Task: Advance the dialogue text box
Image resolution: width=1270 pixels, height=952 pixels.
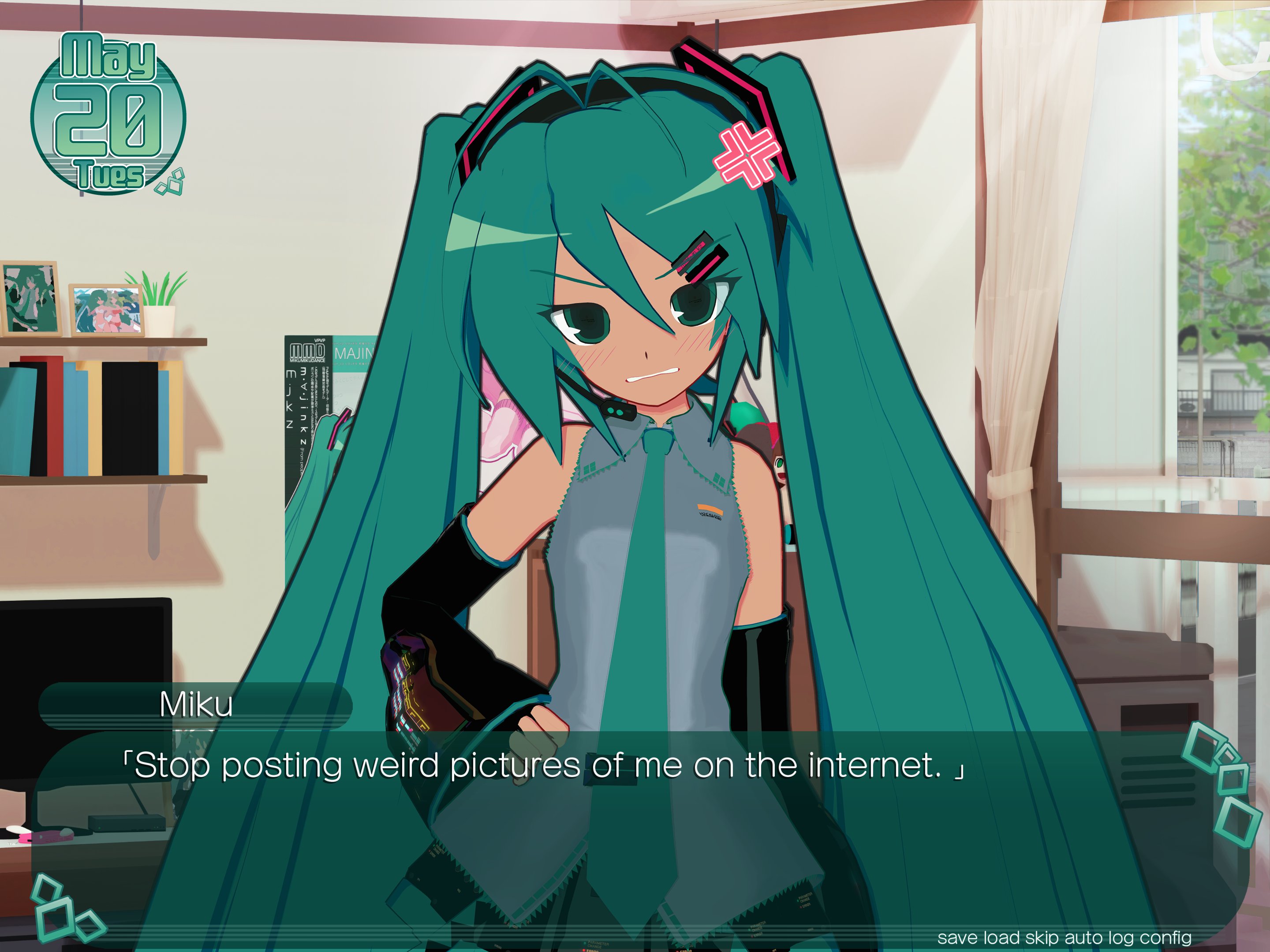Action: [631, 832]
